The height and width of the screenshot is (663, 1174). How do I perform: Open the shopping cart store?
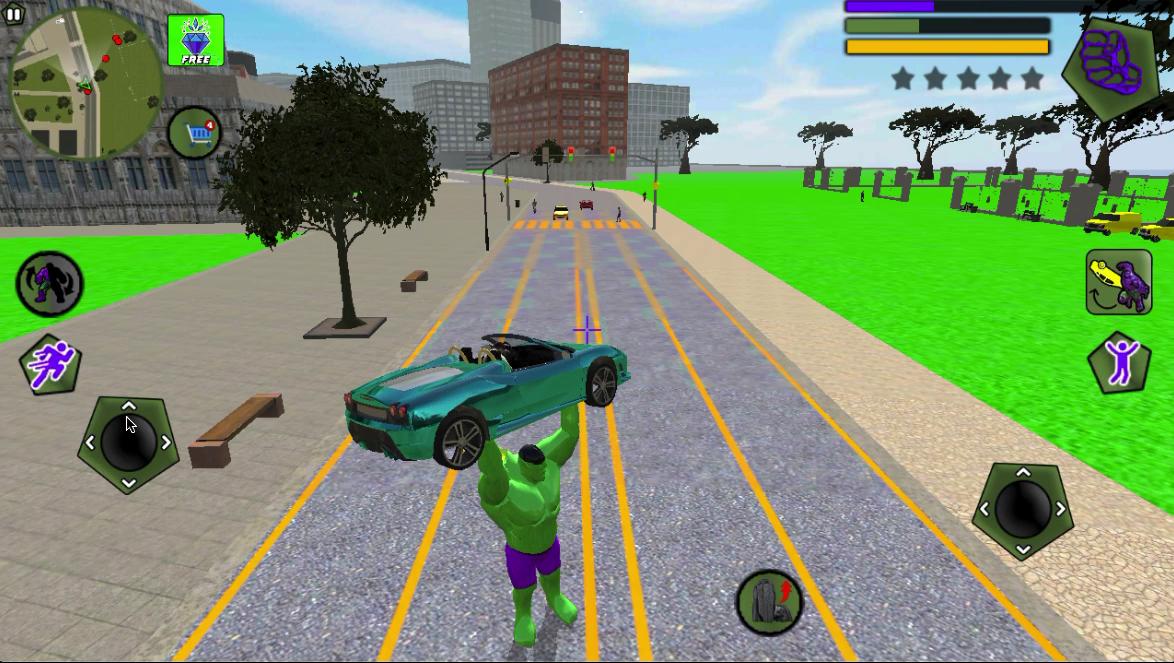[x=194, y=133]
